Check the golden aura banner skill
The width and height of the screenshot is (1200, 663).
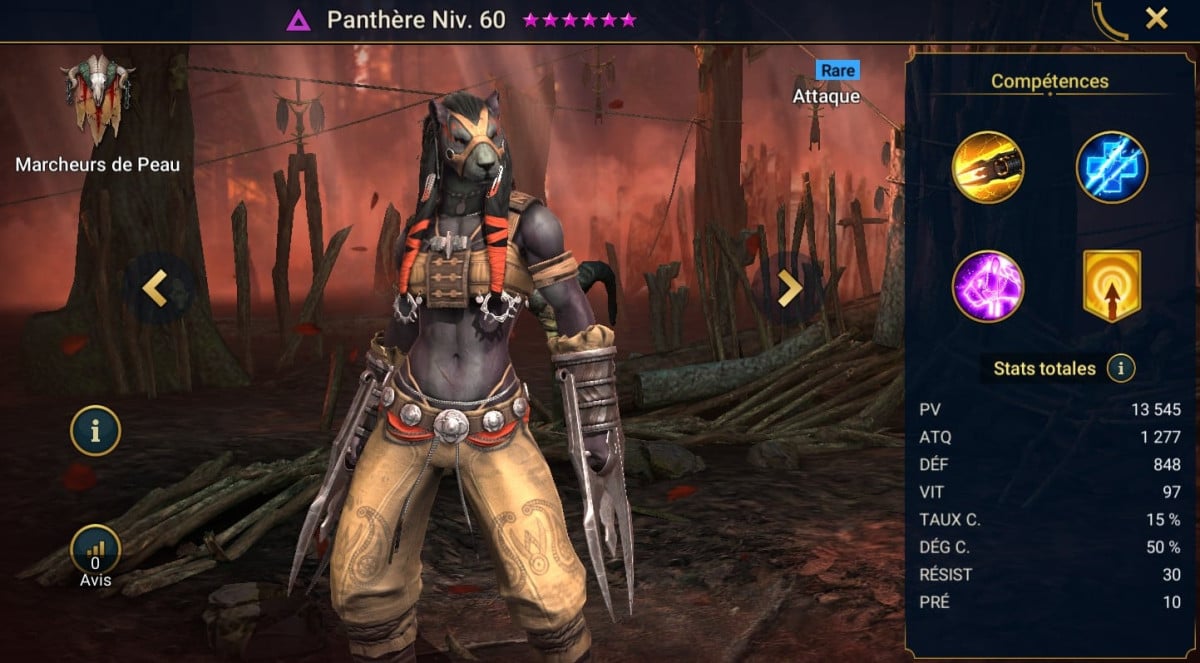tap(1111, 286)
